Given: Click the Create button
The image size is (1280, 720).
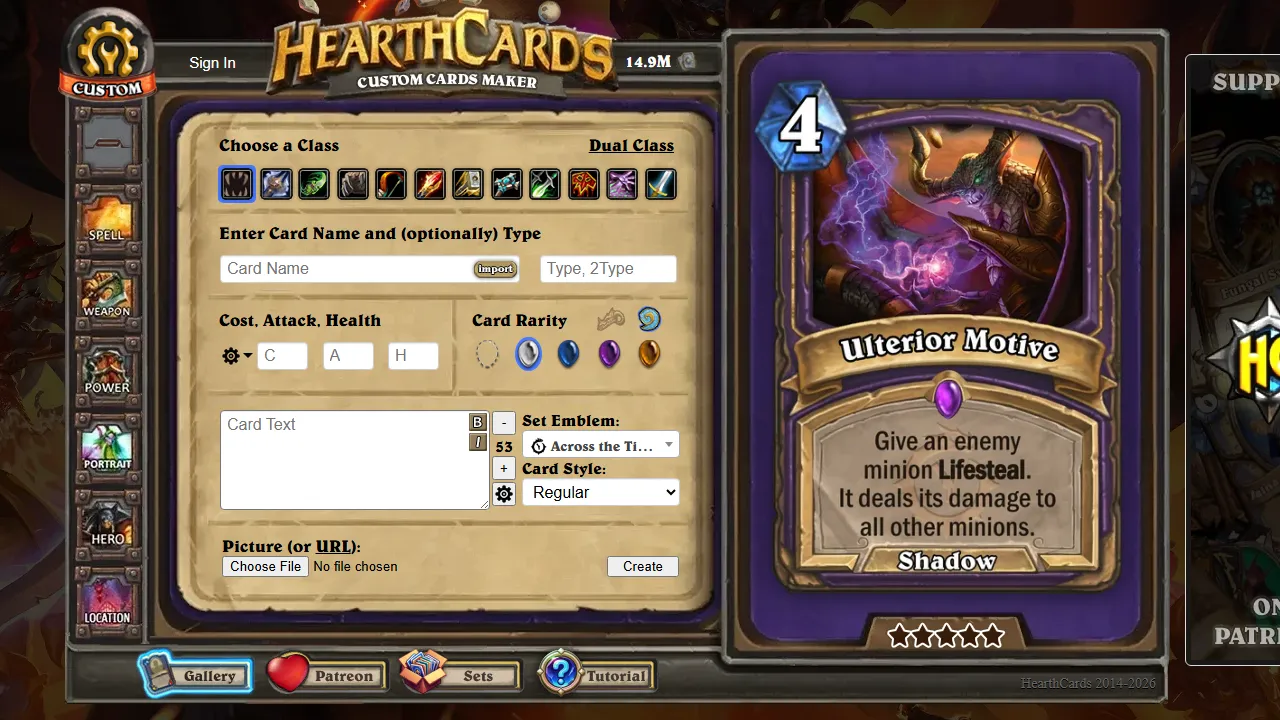Looking at the screenshot, I should [x=642, y=566].
